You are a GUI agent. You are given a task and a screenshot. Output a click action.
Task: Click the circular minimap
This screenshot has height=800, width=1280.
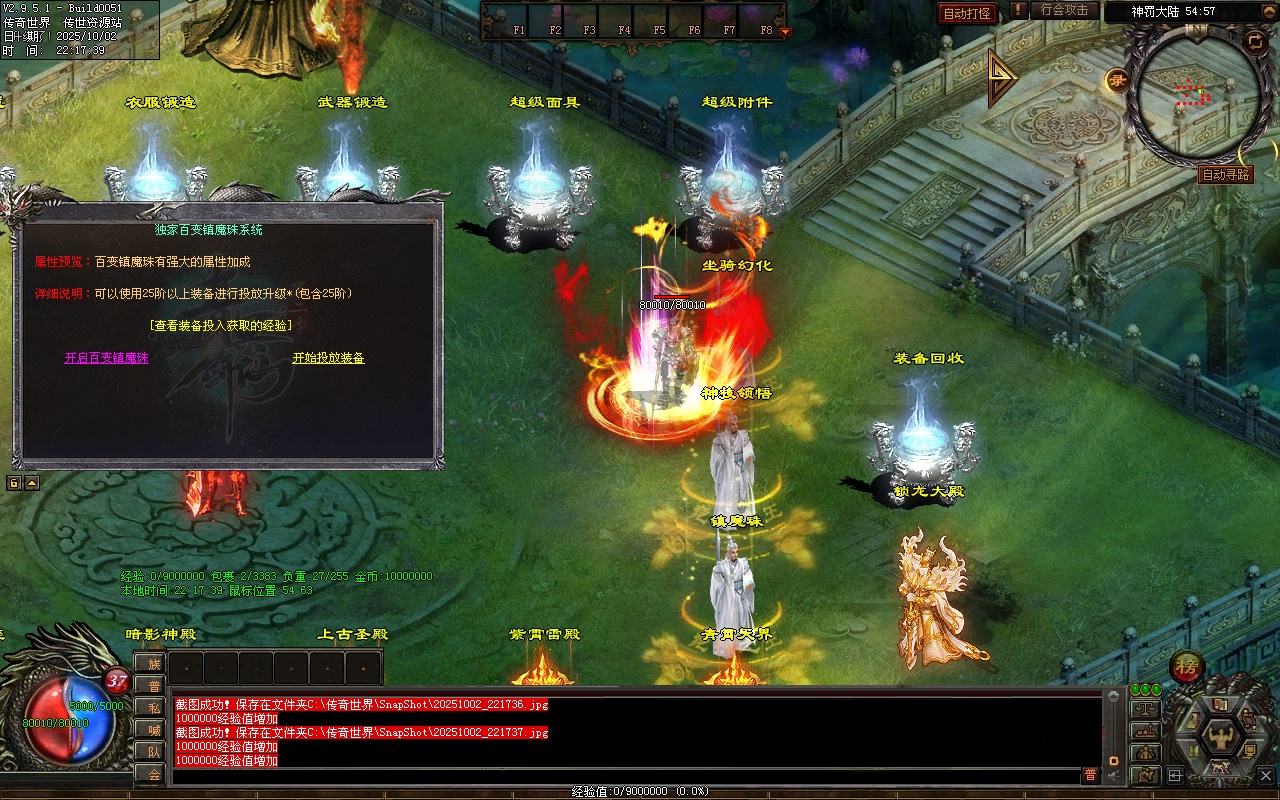click(x=1193, y=93)
